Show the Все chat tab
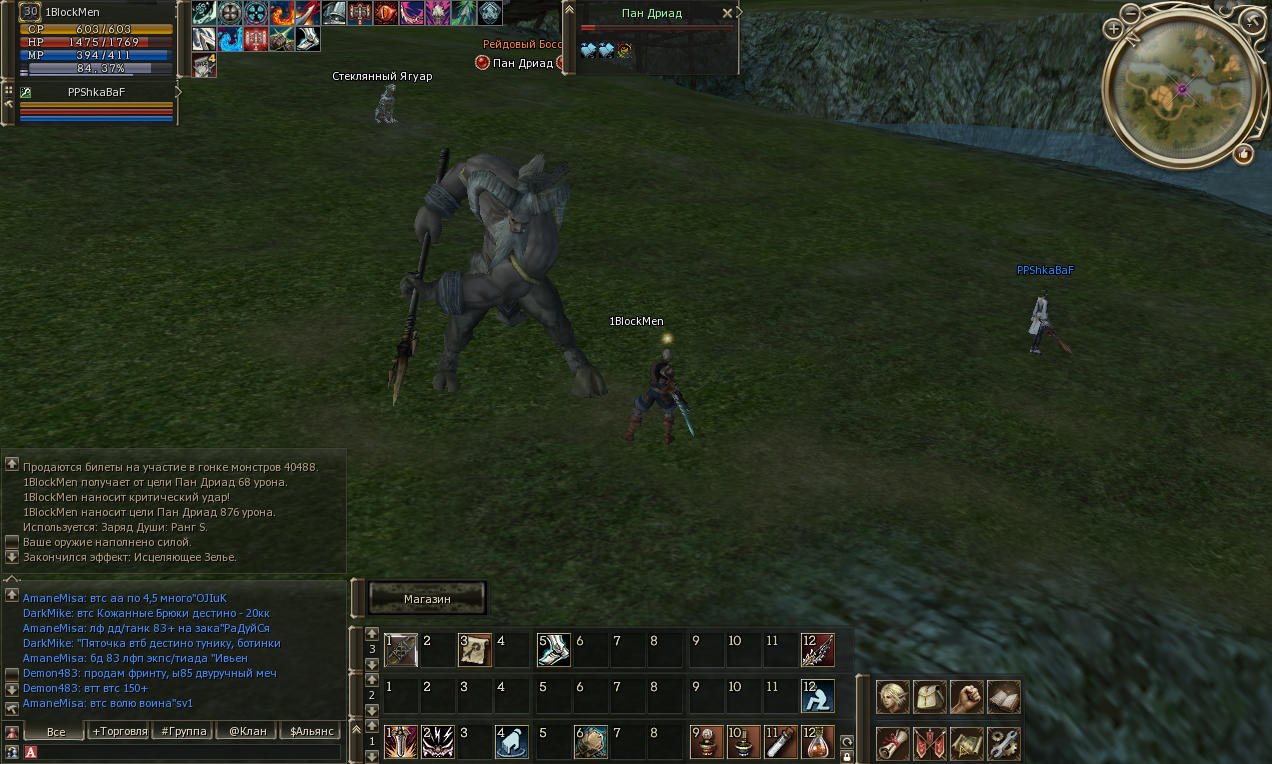This screenshot has width=1272, height=764. (x=56, y=732)
